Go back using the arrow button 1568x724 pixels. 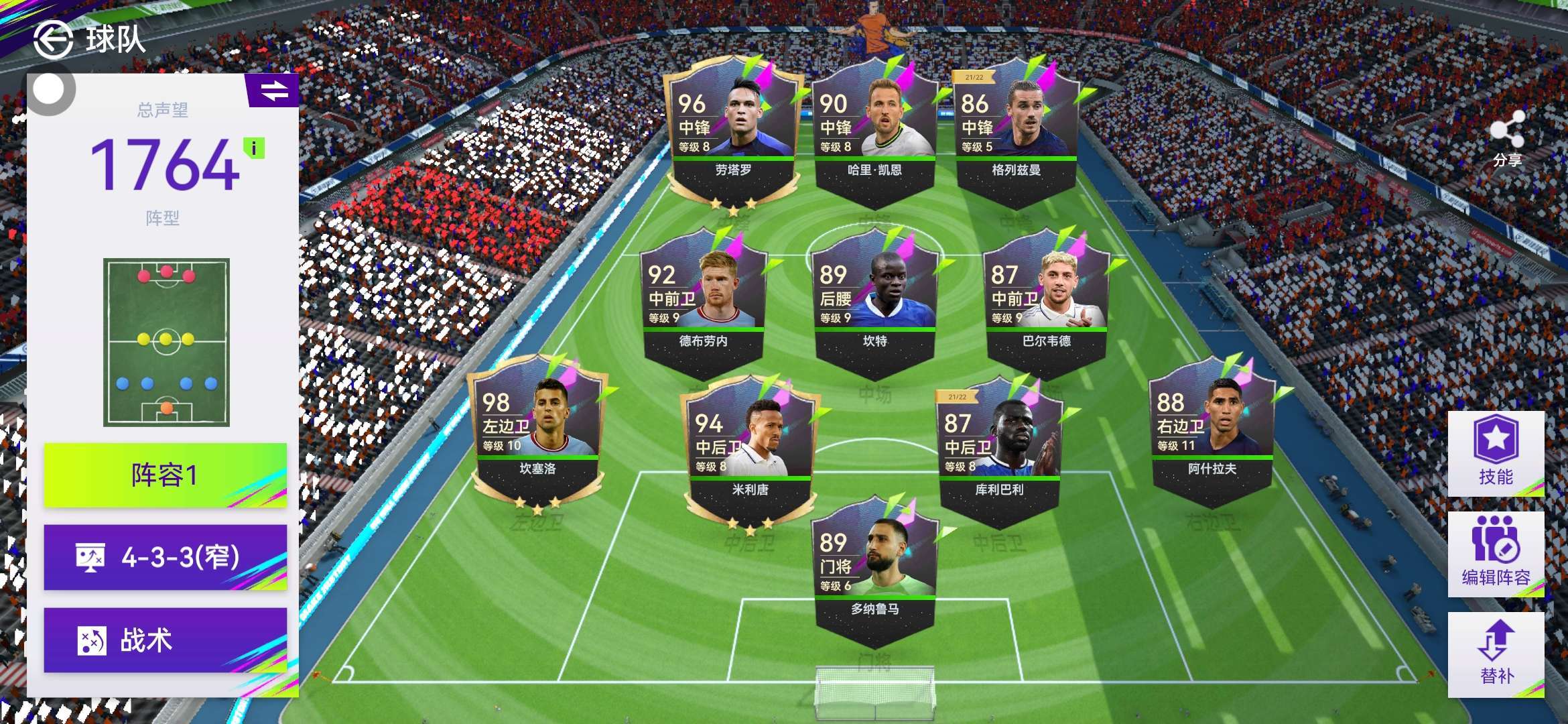pyautogui.click(x=53, y=40)
